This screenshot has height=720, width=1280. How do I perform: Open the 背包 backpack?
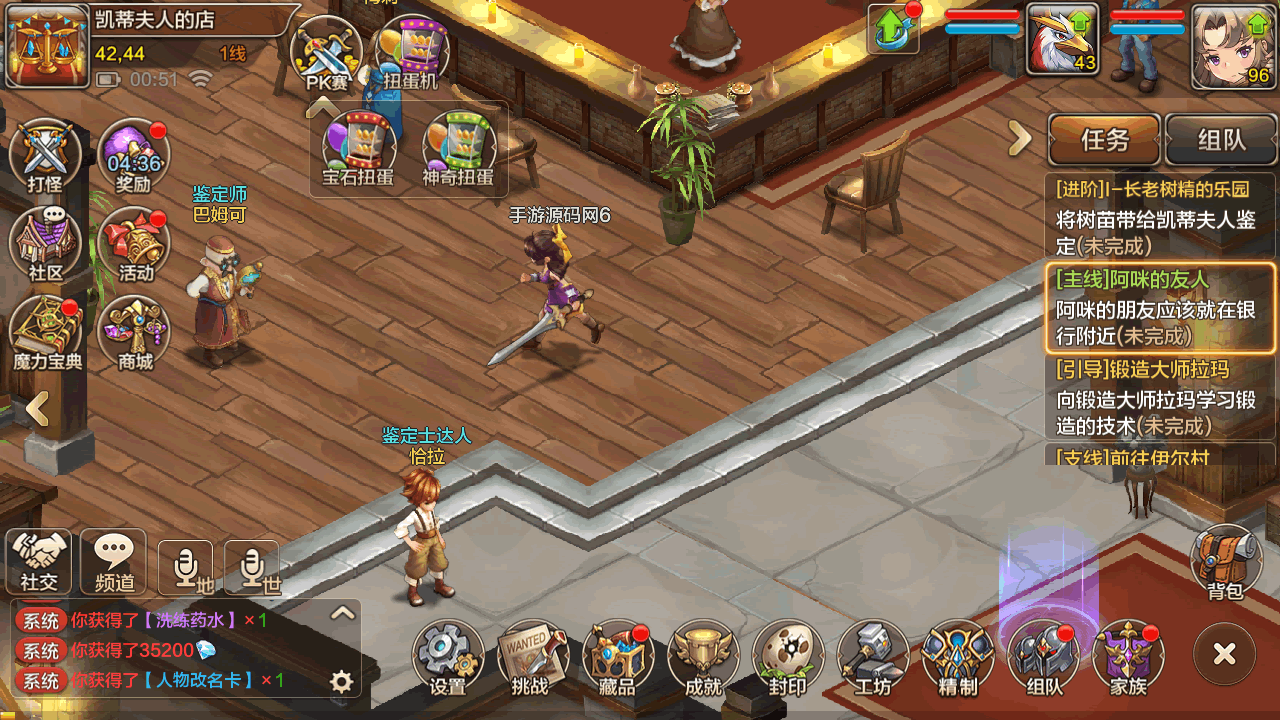1225,561
